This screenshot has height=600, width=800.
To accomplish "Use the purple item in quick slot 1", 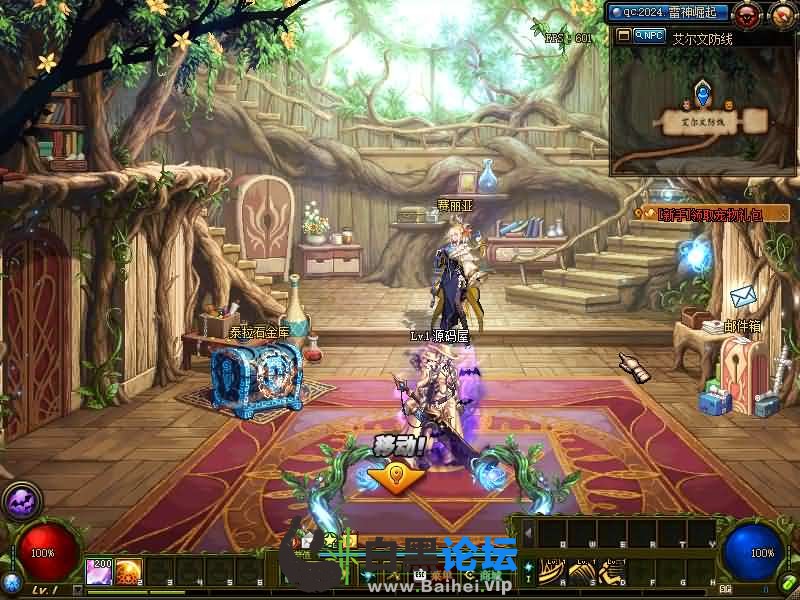I will (99, 571).
